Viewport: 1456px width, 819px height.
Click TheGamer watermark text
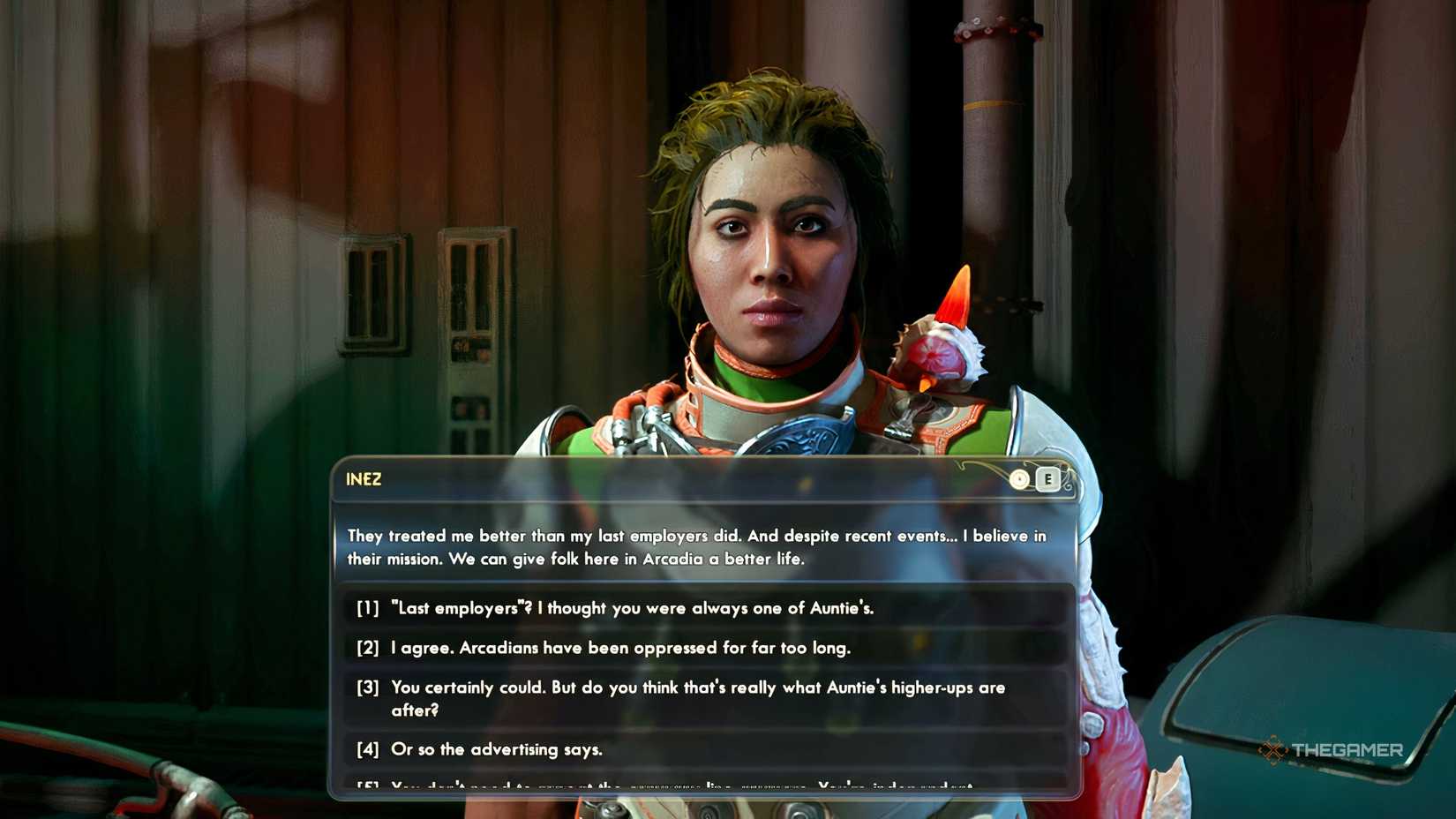(x=1351, y=748)
